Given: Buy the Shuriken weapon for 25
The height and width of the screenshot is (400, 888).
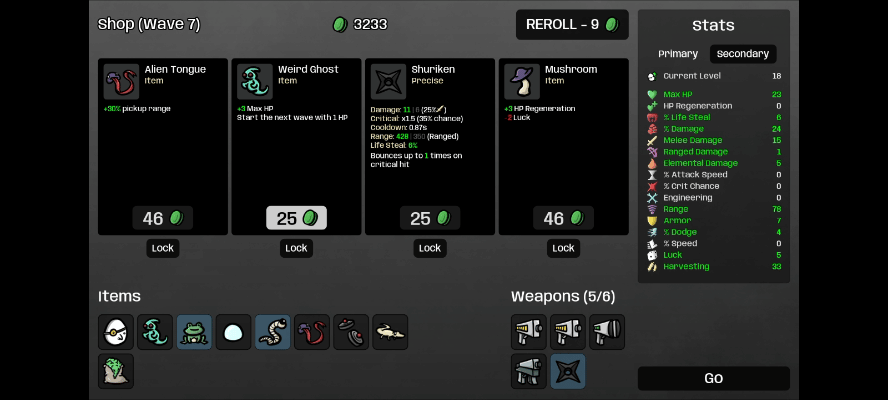Looking at the screenshot, I should tap(430, 218).
